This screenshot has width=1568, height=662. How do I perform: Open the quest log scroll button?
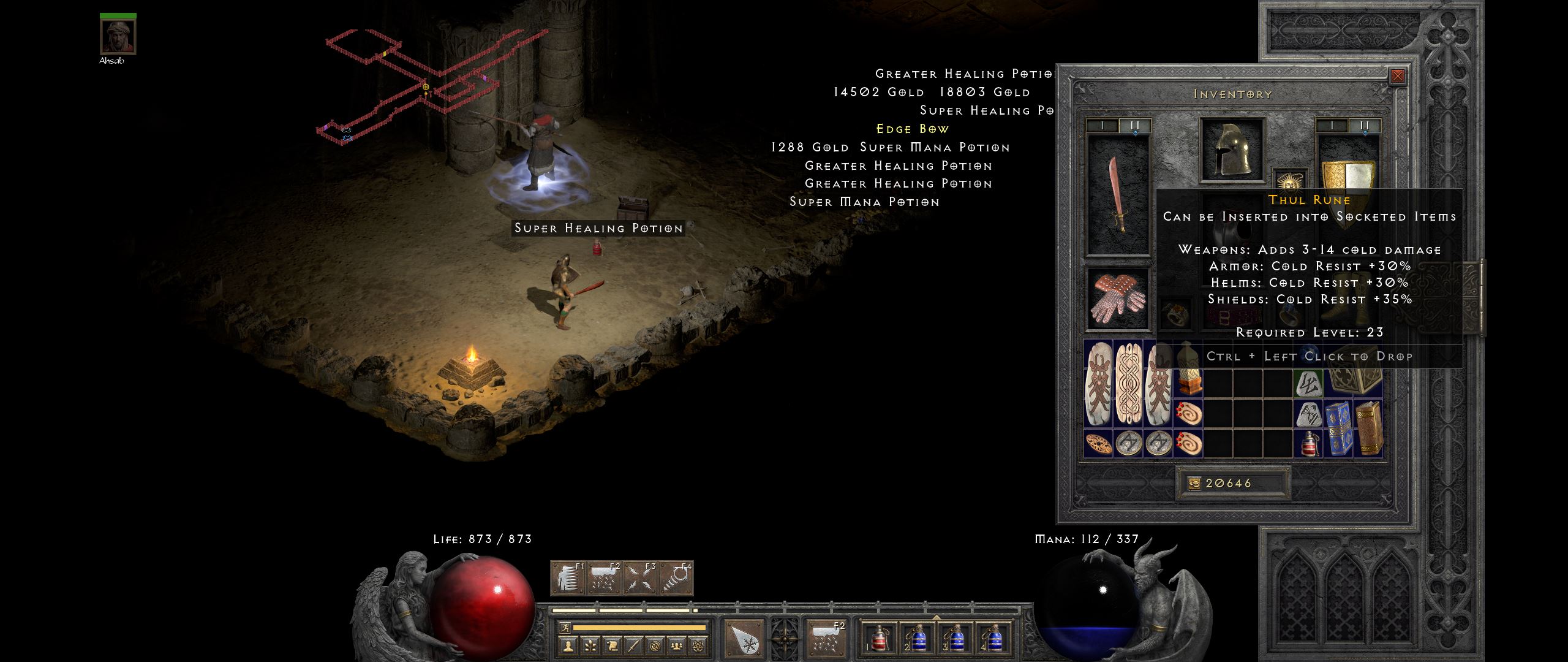[x=611, y=645]
